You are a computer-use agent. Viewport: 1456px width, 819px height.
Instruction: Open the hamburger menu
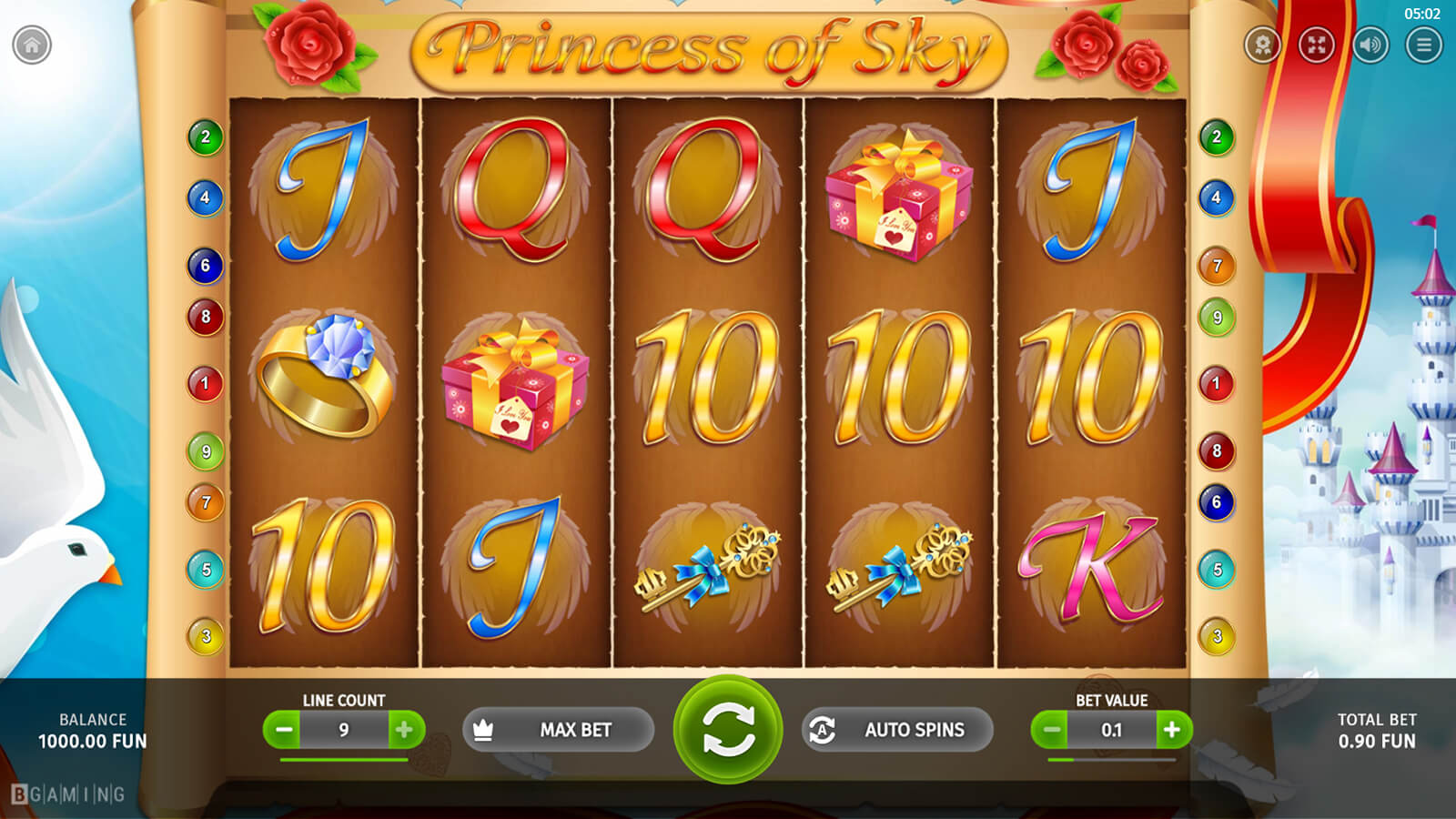click(1423, 45)
